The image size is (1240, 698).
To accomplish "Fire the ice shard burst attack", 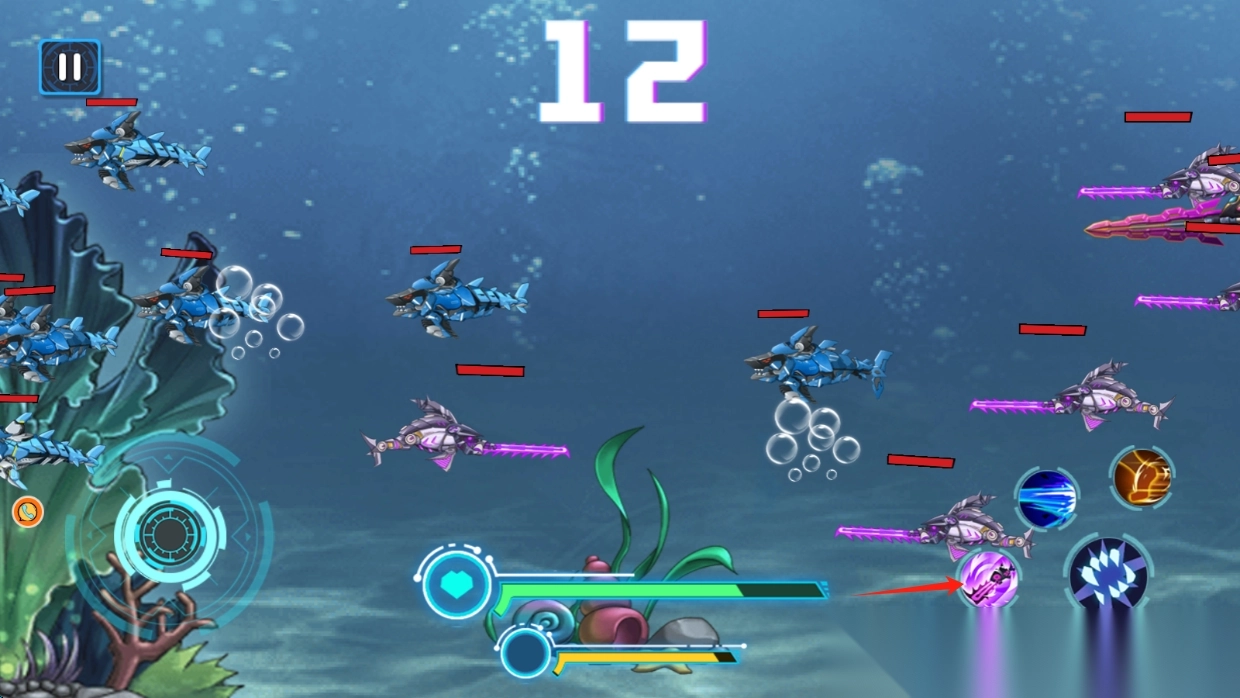I will (x=1108, y=574).
